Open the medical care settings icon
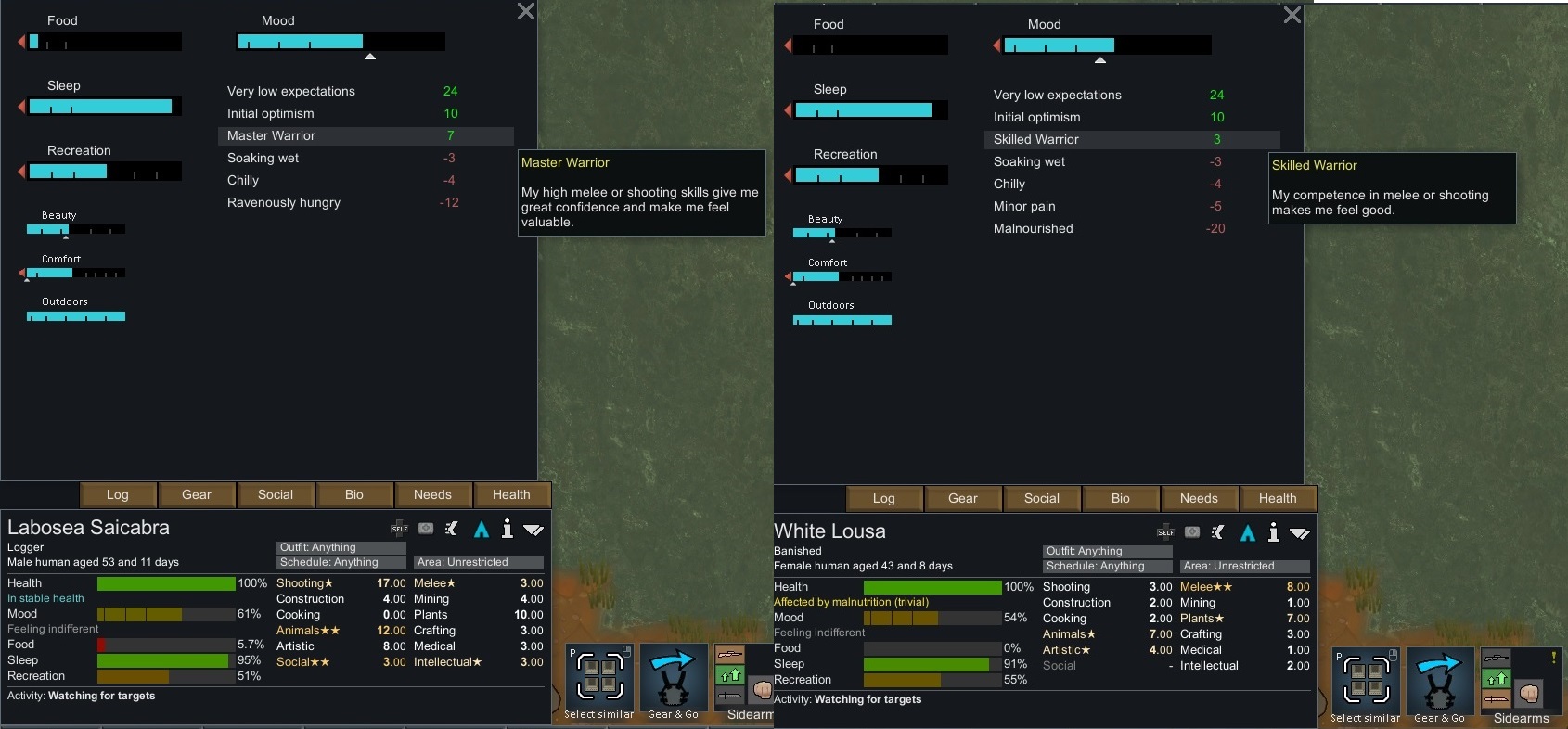Screen dimensions: 1568x729 click(425, 530)
